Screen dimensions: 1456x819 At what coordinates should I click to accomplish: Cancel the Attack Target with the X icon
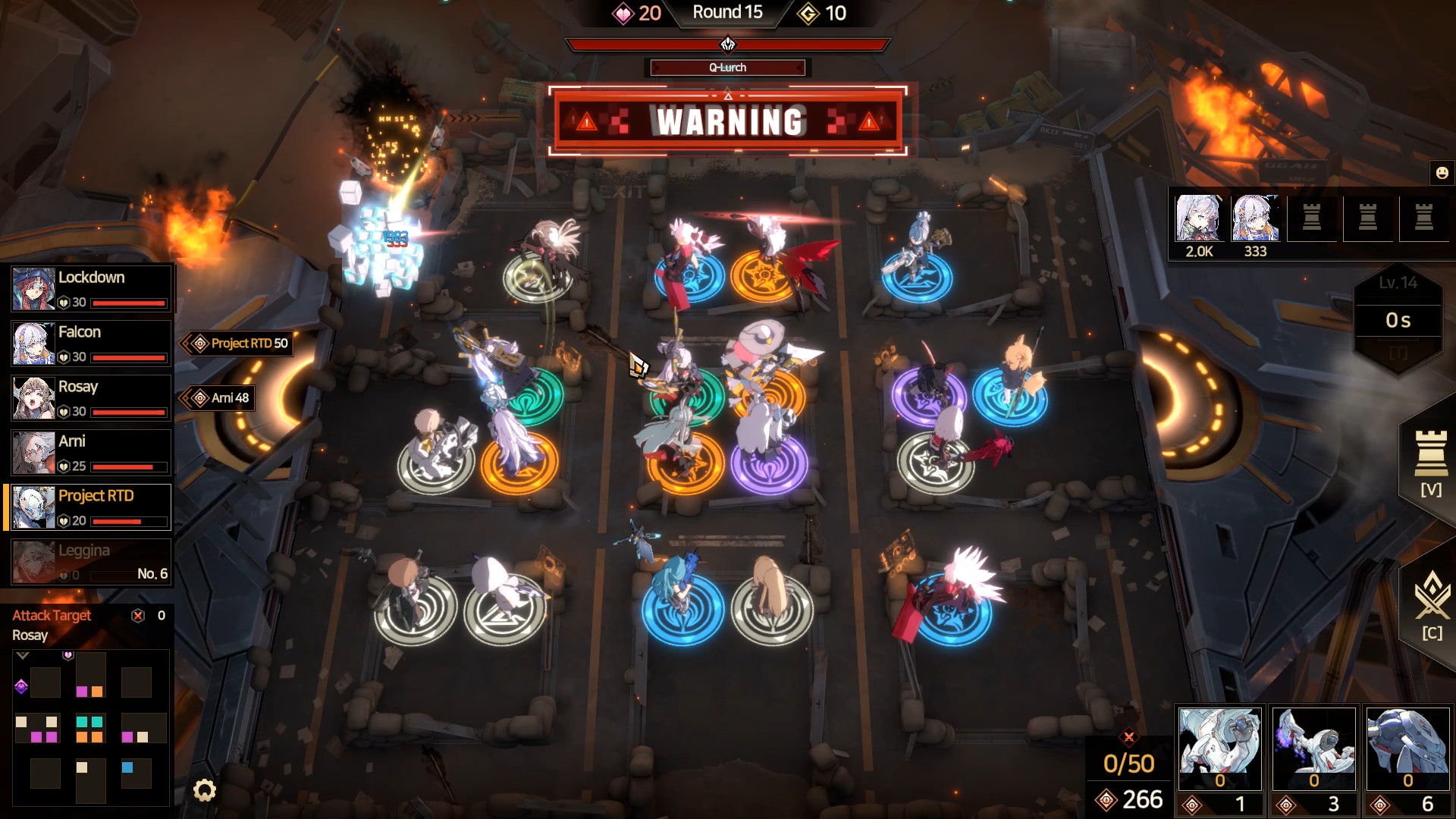pos(137,616)
